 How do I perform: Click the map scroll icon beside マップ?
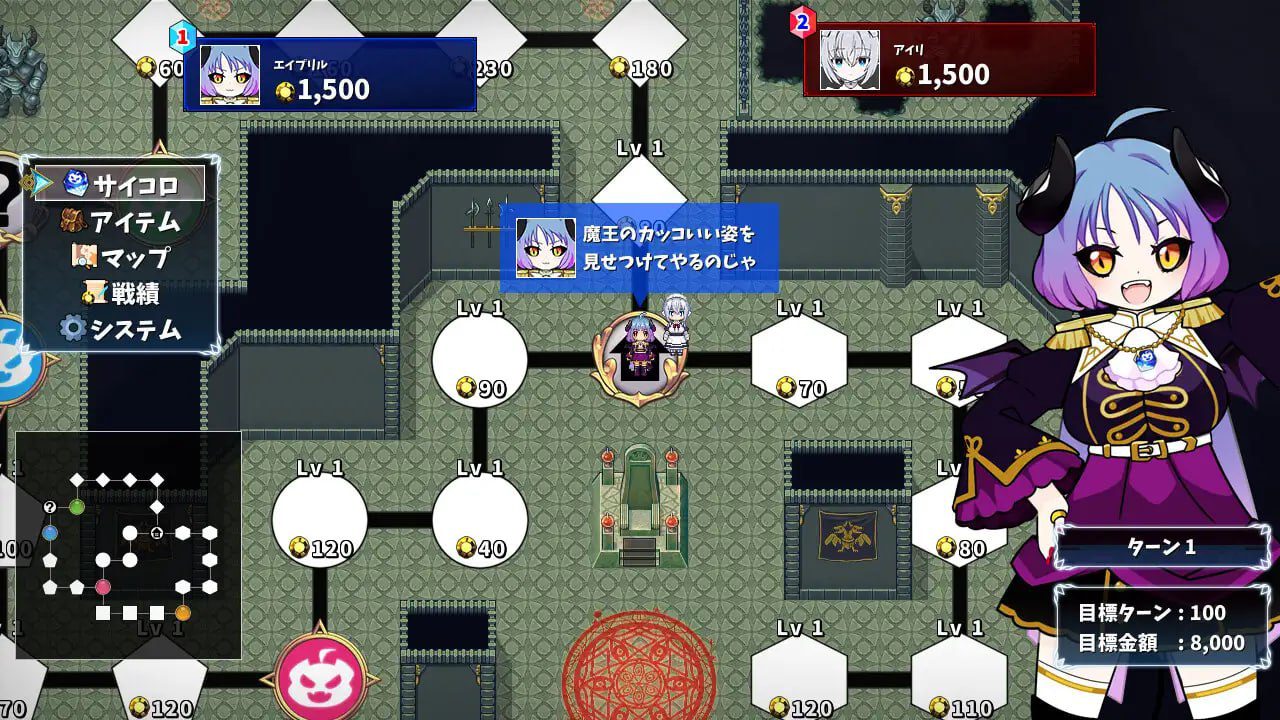[x=84, y=255]
